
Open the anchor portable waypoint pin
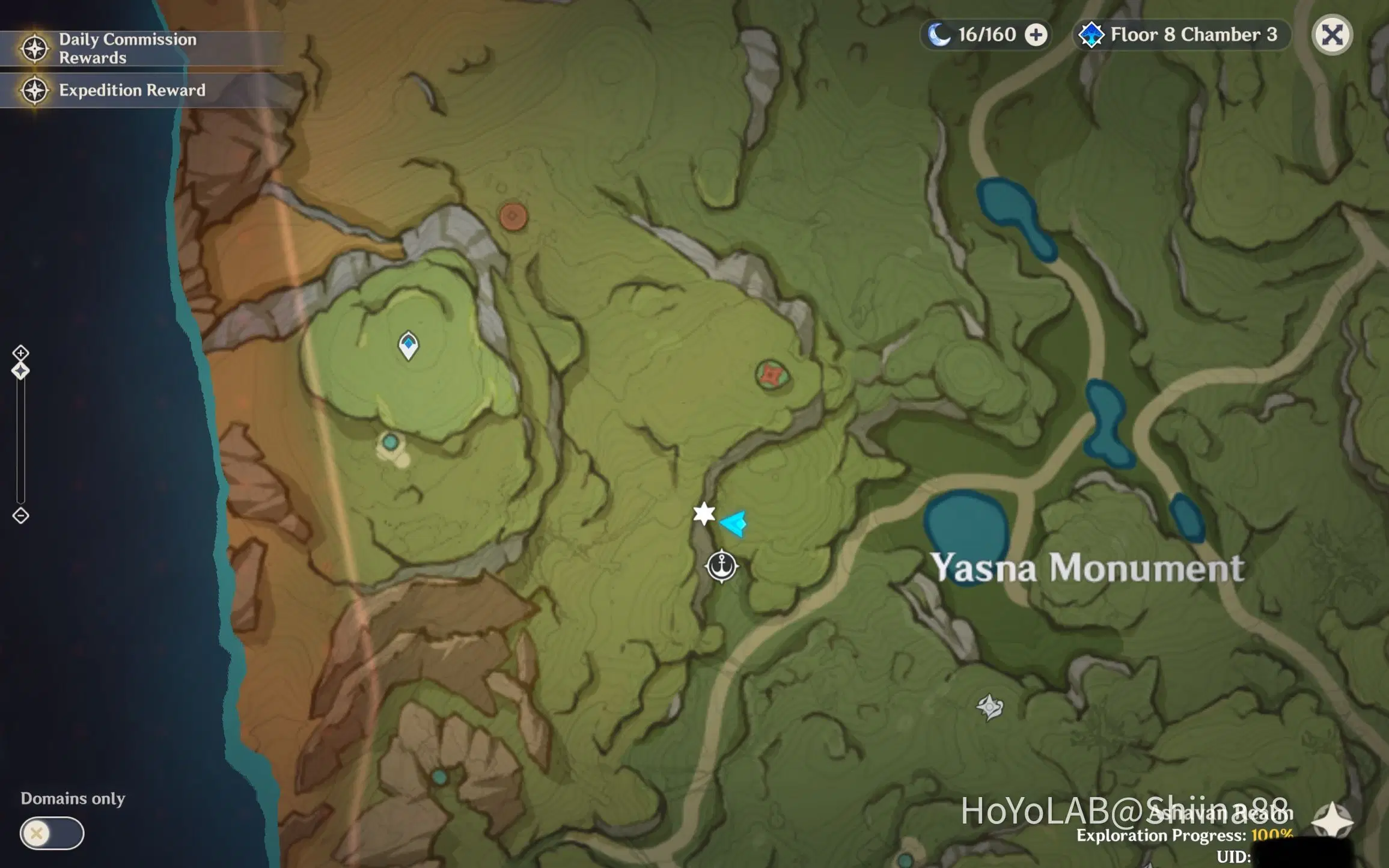(x=721, y=567)
